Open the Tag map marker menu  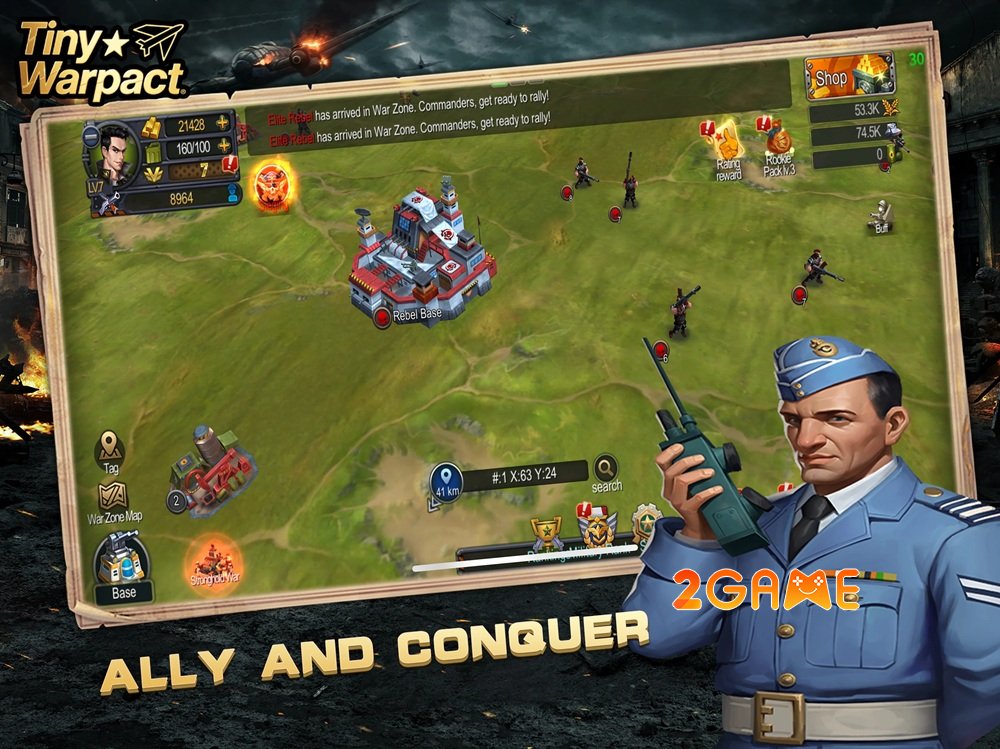pyautogui.click(x=110, y=449)
